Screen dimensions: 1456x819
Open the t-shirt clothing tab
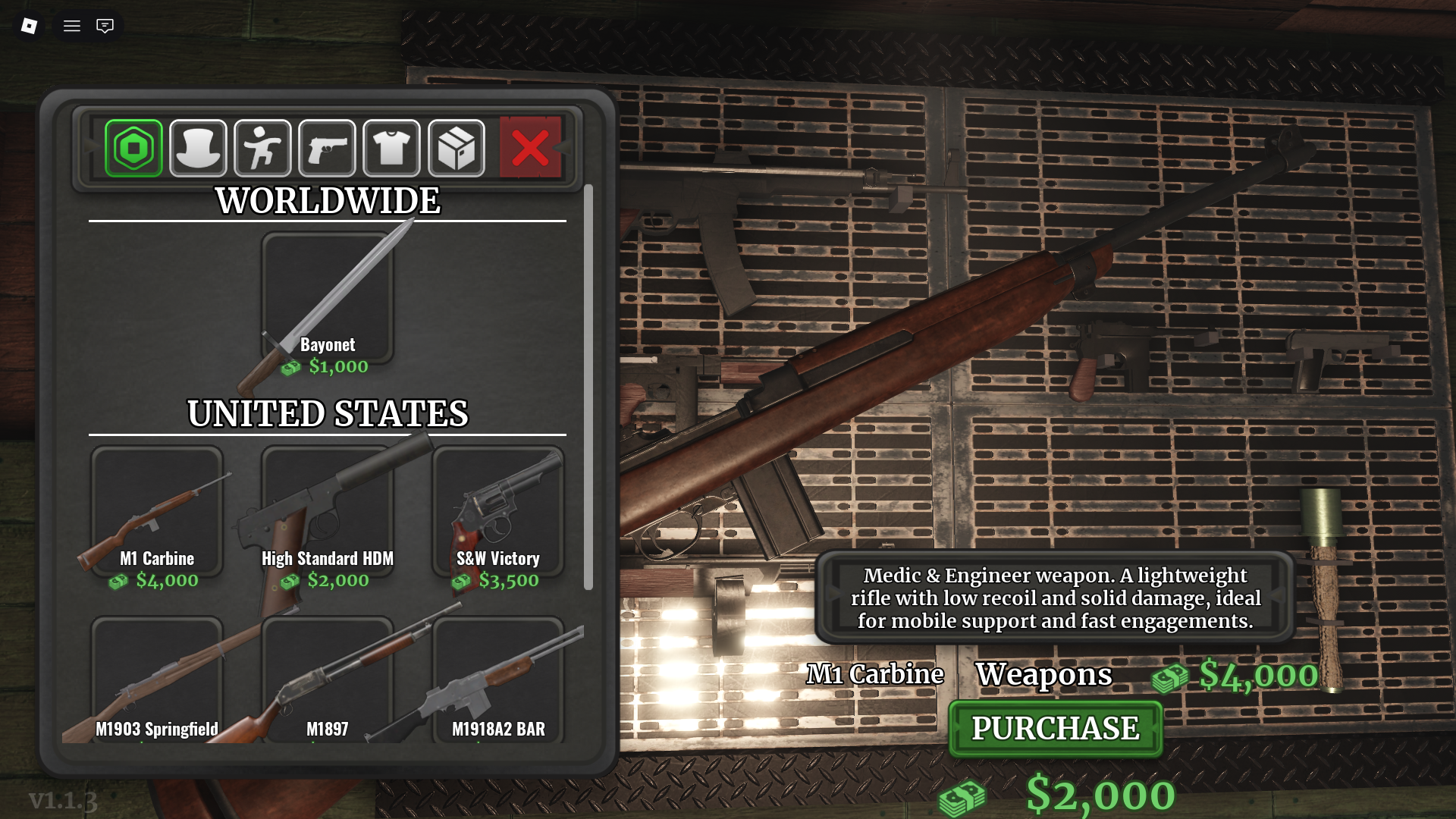pos(391,147)
